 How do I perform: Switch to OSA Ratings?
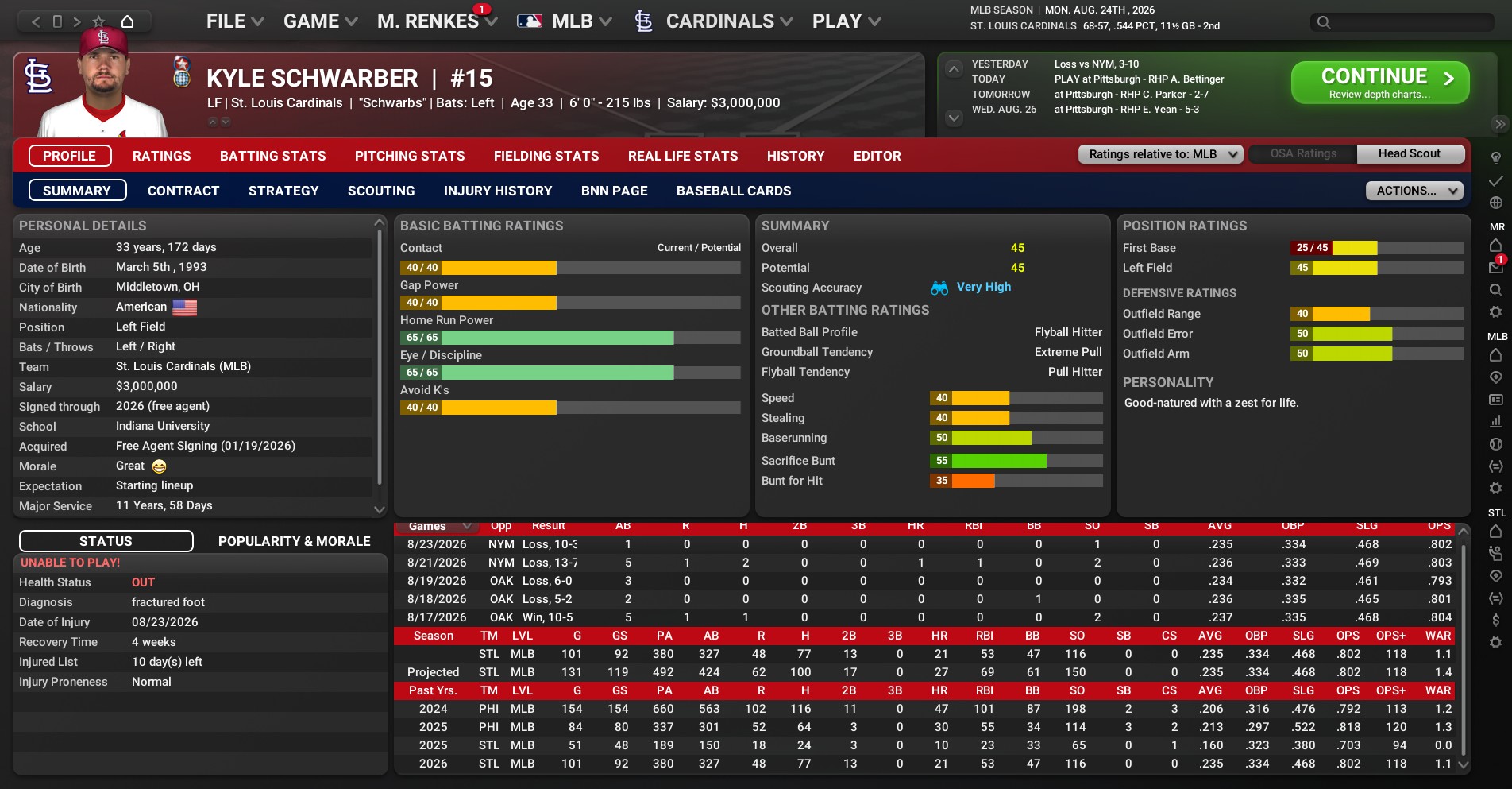(1303, 153)
